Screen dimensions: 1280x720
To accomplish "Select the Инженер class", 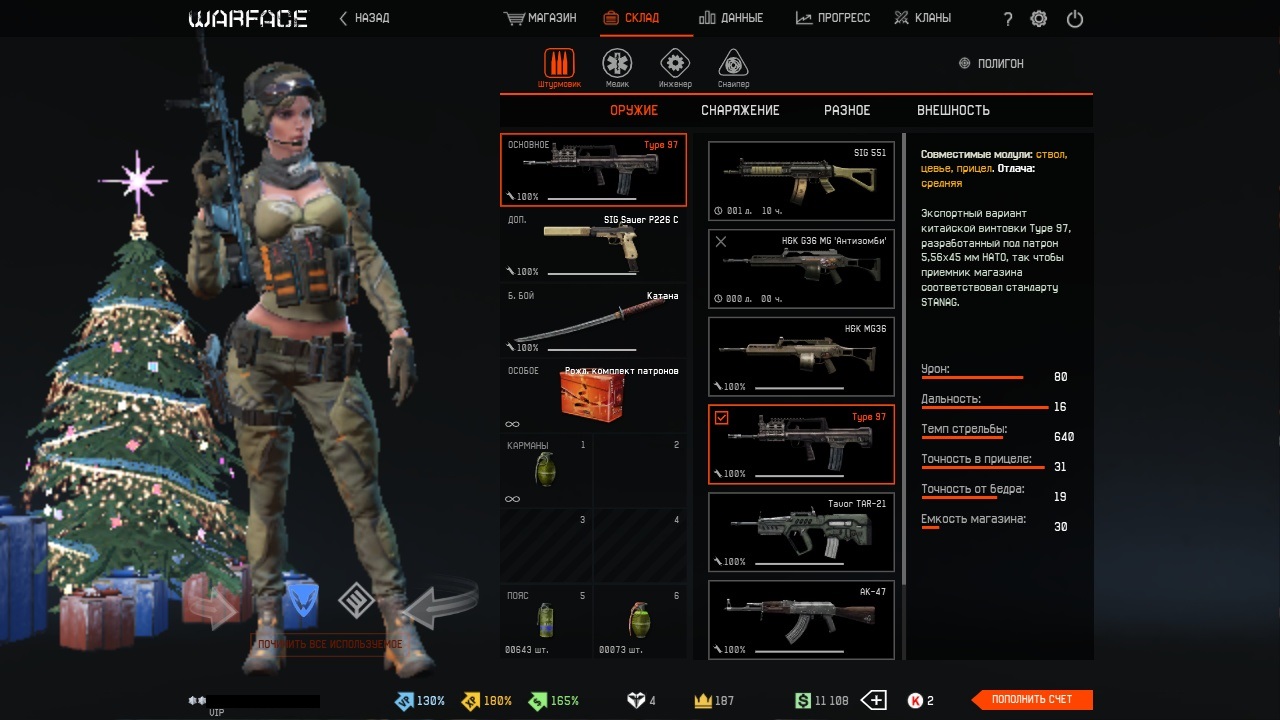I will tap(675, 66).
